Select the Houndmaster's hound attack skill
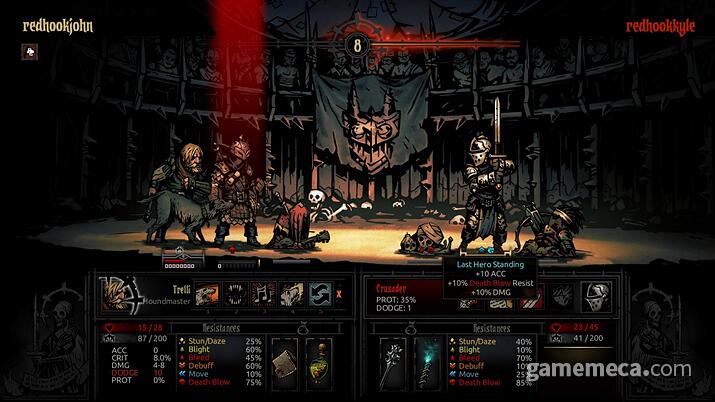Viewport: 715px width, 402px height. (208, 293)
